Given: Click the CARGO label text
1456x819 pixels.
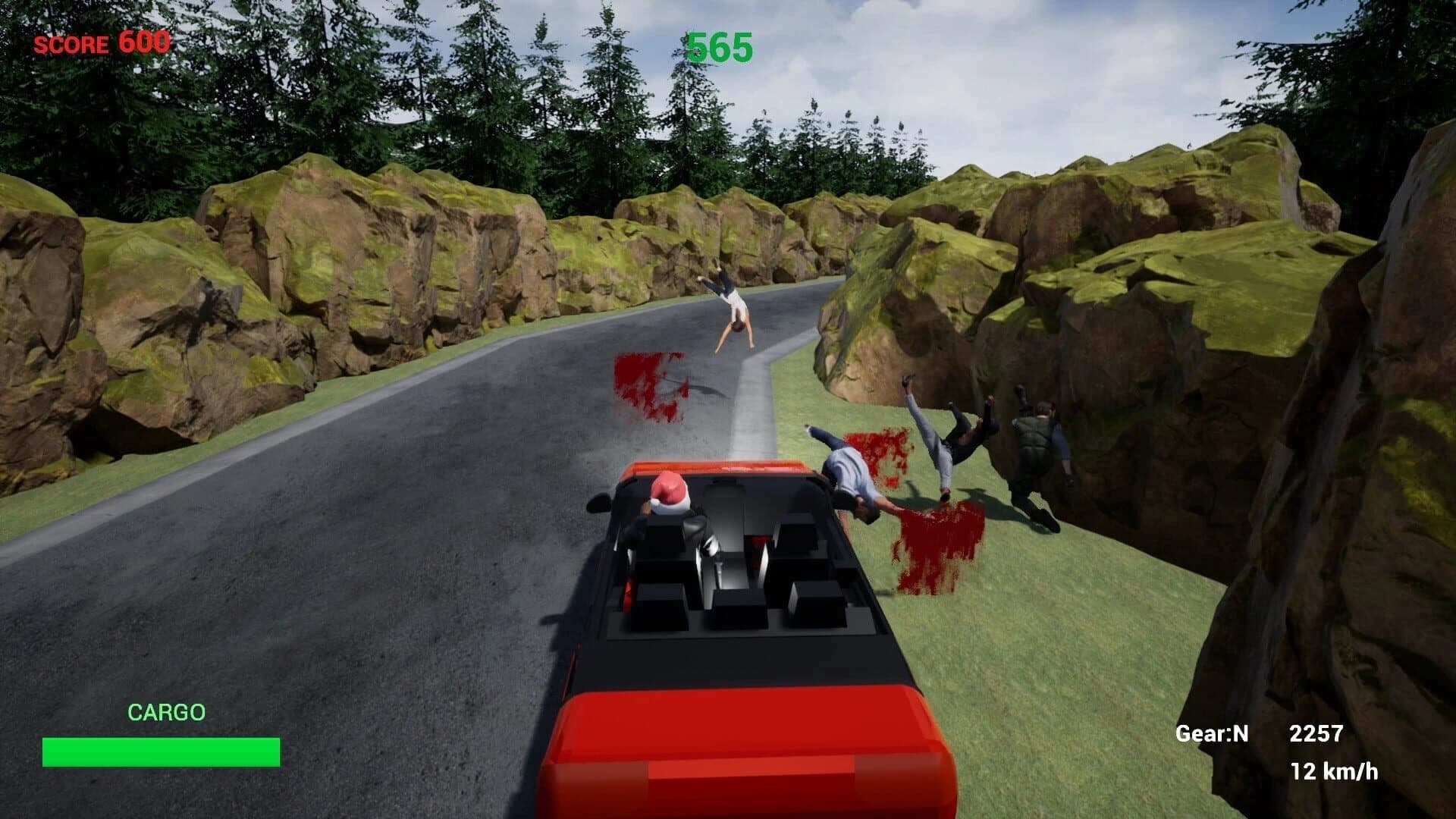Looking at the screenshot, I should (x=167, y=711).
